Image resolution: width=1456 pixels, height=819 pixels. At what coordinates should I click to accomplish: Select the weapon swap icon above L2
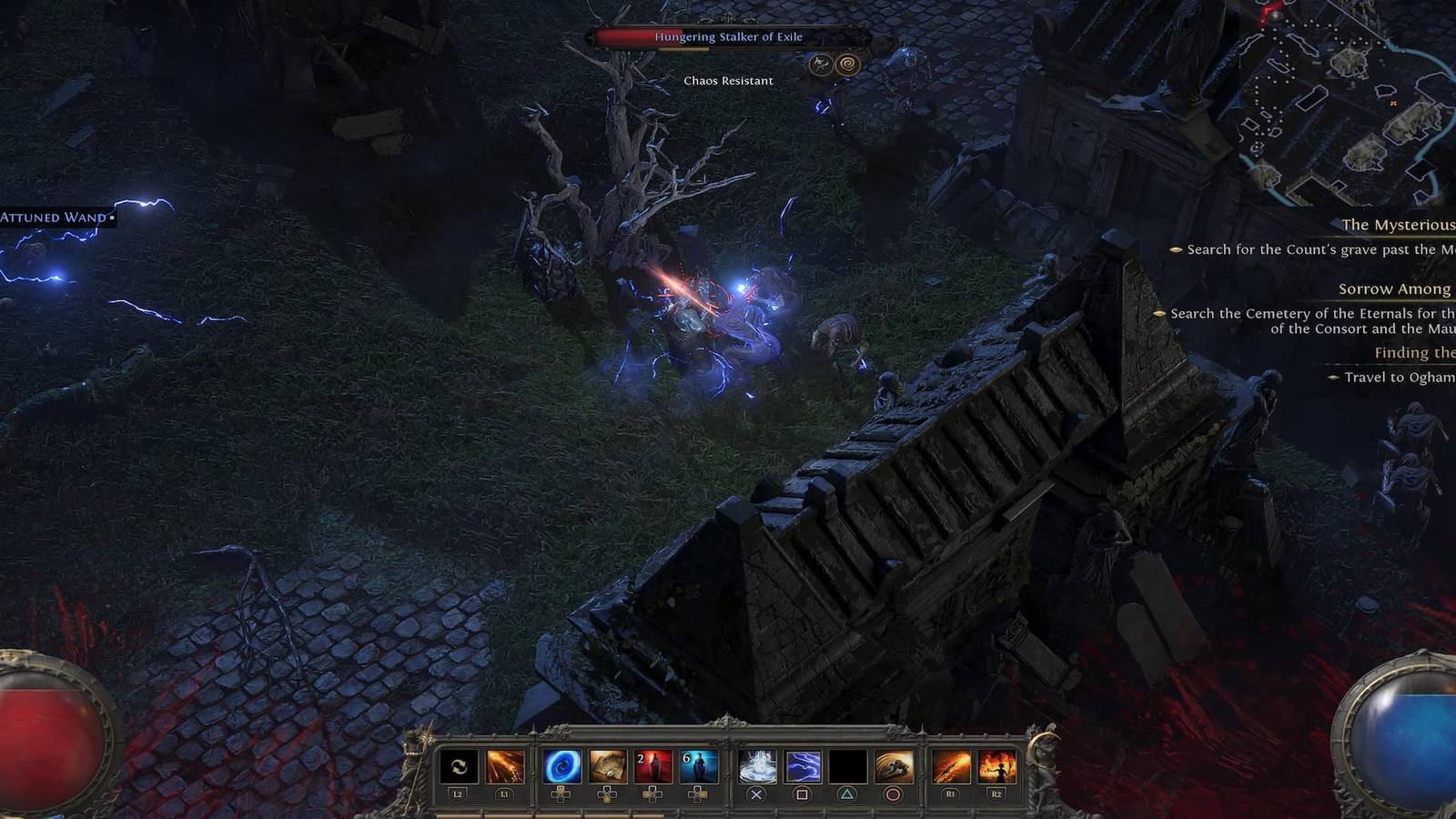pyautogui.click(x=458, y=767)
